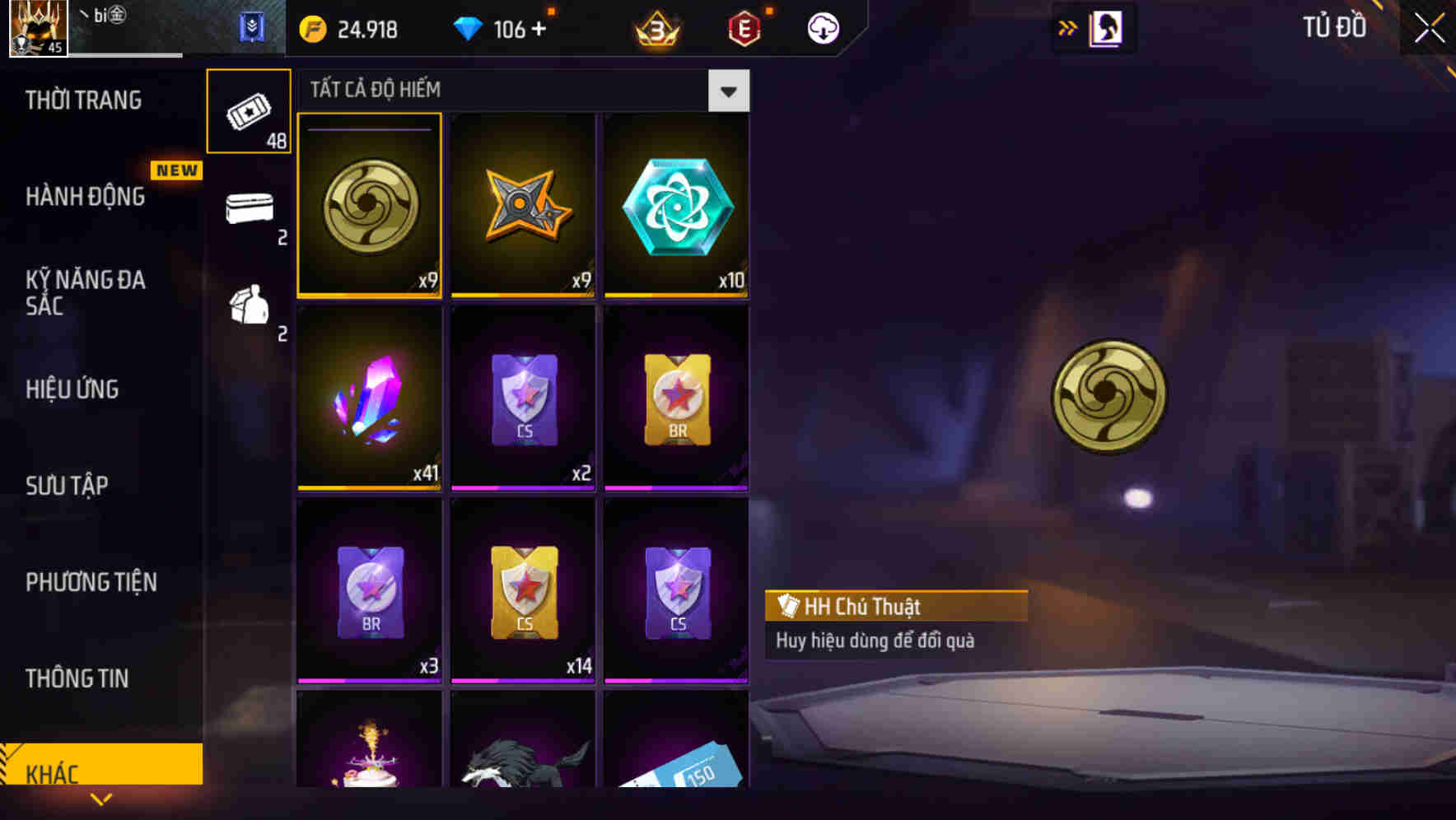Image resolution: width=1456 pixels, height=820 pixels.
Task: Select the crystal x41 item thumbnail
Action: click(x=369, y=399)
